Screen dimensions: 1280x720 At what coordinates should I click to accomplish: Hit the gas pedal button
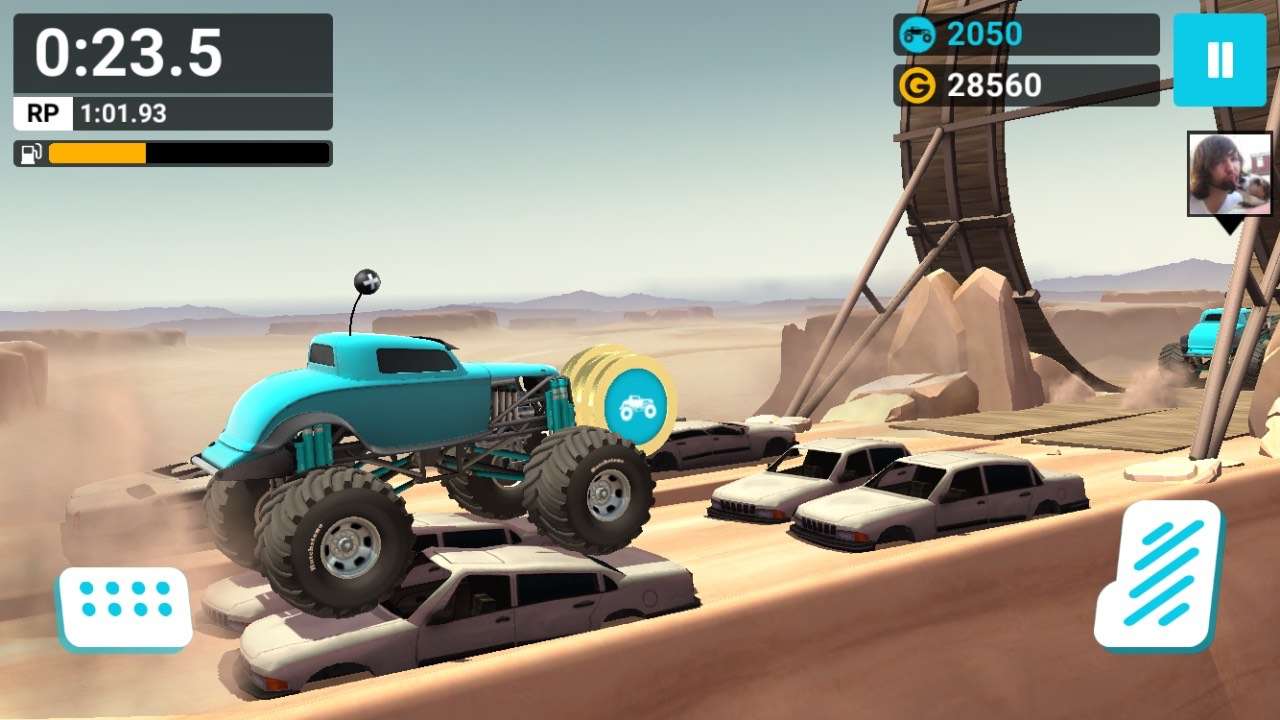coord(1161,576)
